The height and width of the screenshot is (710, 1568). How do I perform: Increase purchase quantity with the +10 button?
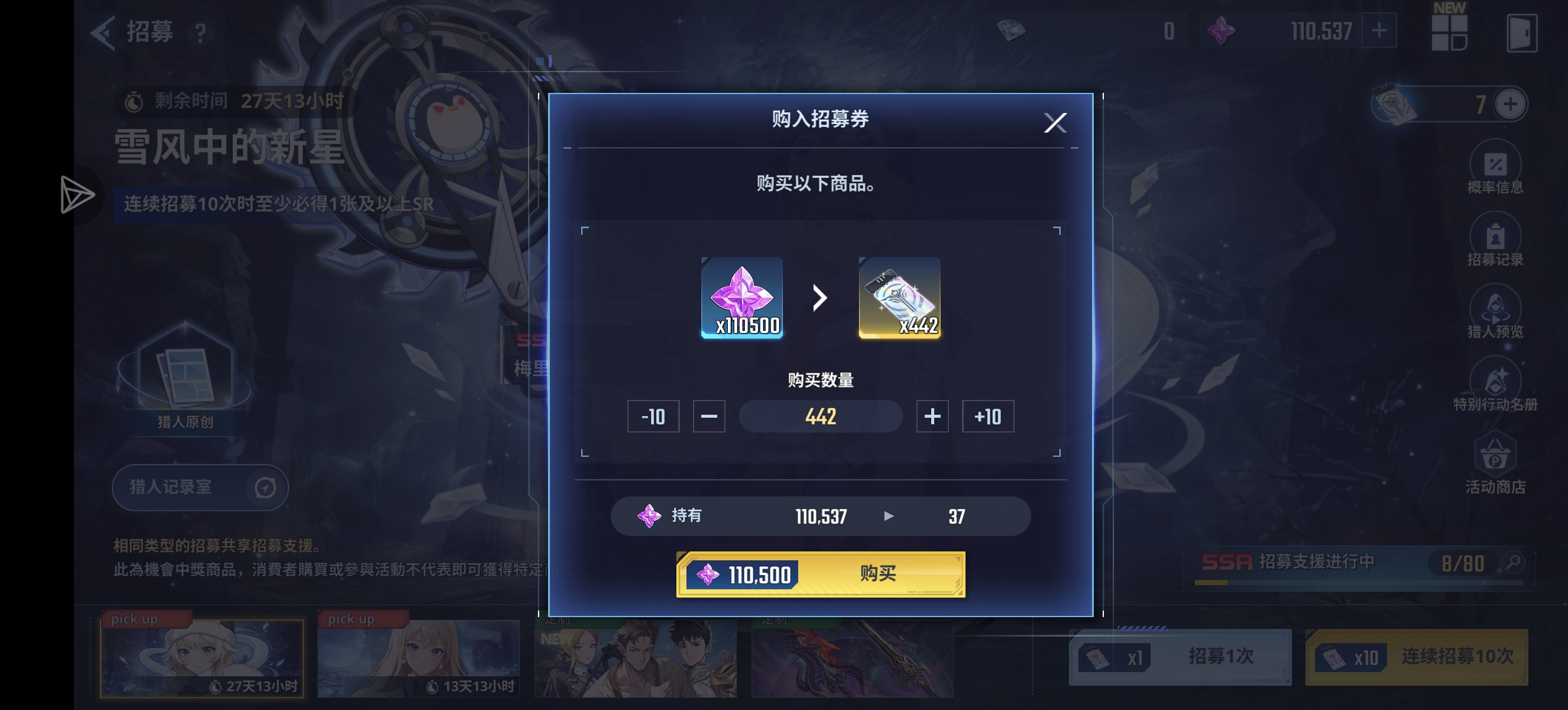tap(988, 417)
